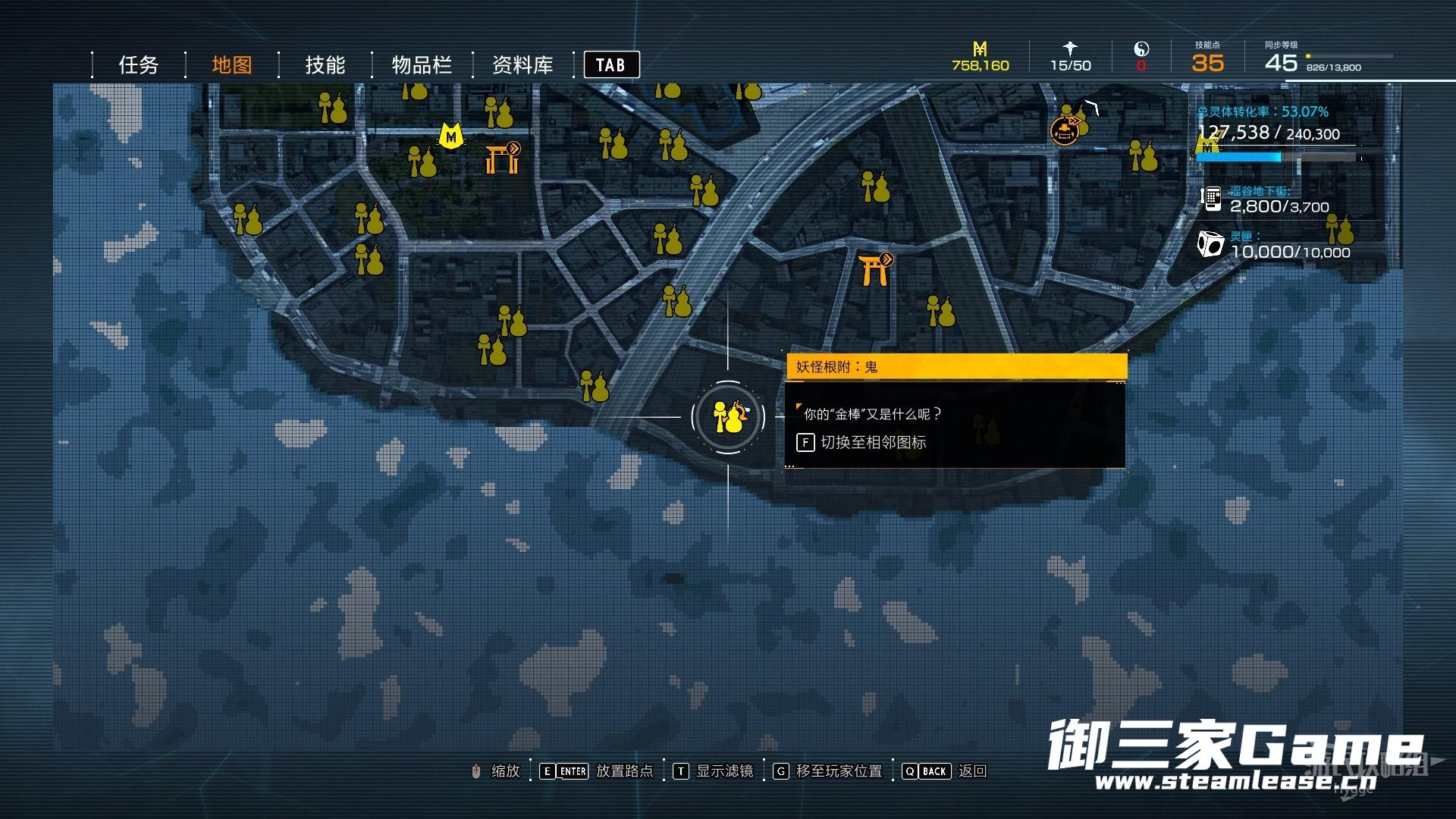Image resolution: width=1456 pixels, height=819 pixels.
Task: Switch to the 任务 tab
Action: (x=138, y=65)
